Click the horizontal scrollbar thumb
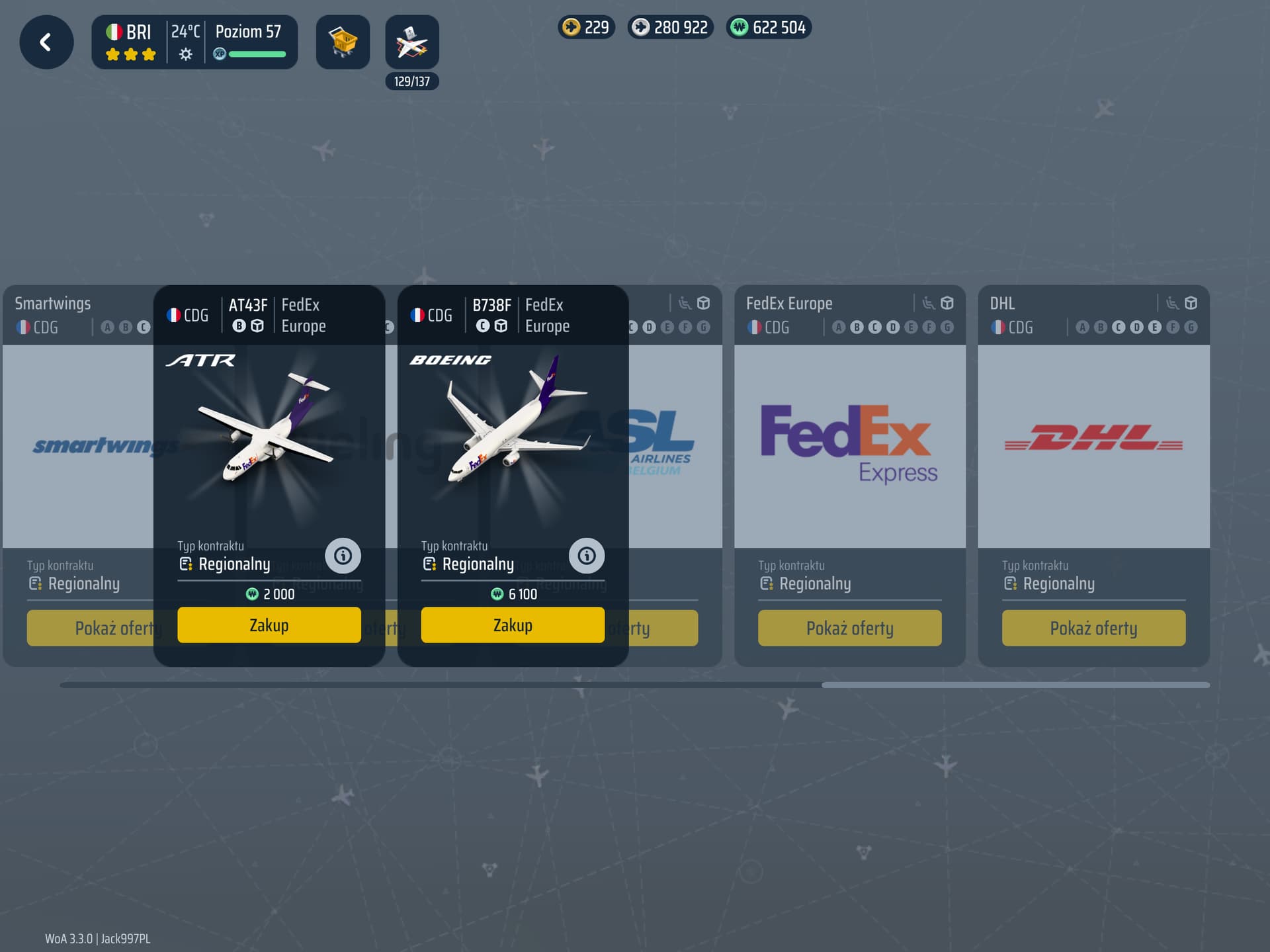Viewport: 1270px width, 952px height. click(x=1015, y=685)
